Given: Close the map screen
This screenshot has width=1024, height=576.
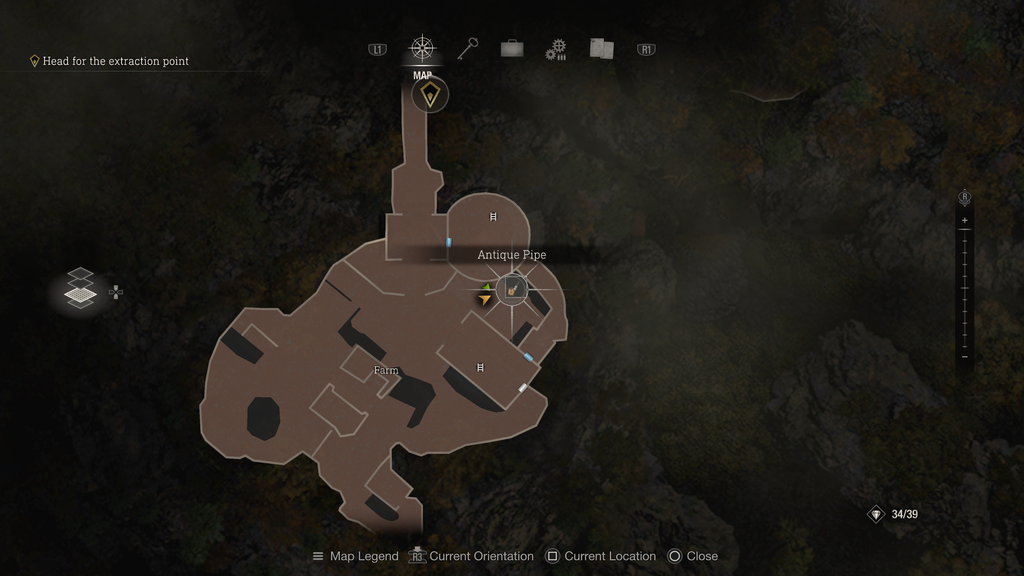Looking at the screenshot, I should 693,556.
